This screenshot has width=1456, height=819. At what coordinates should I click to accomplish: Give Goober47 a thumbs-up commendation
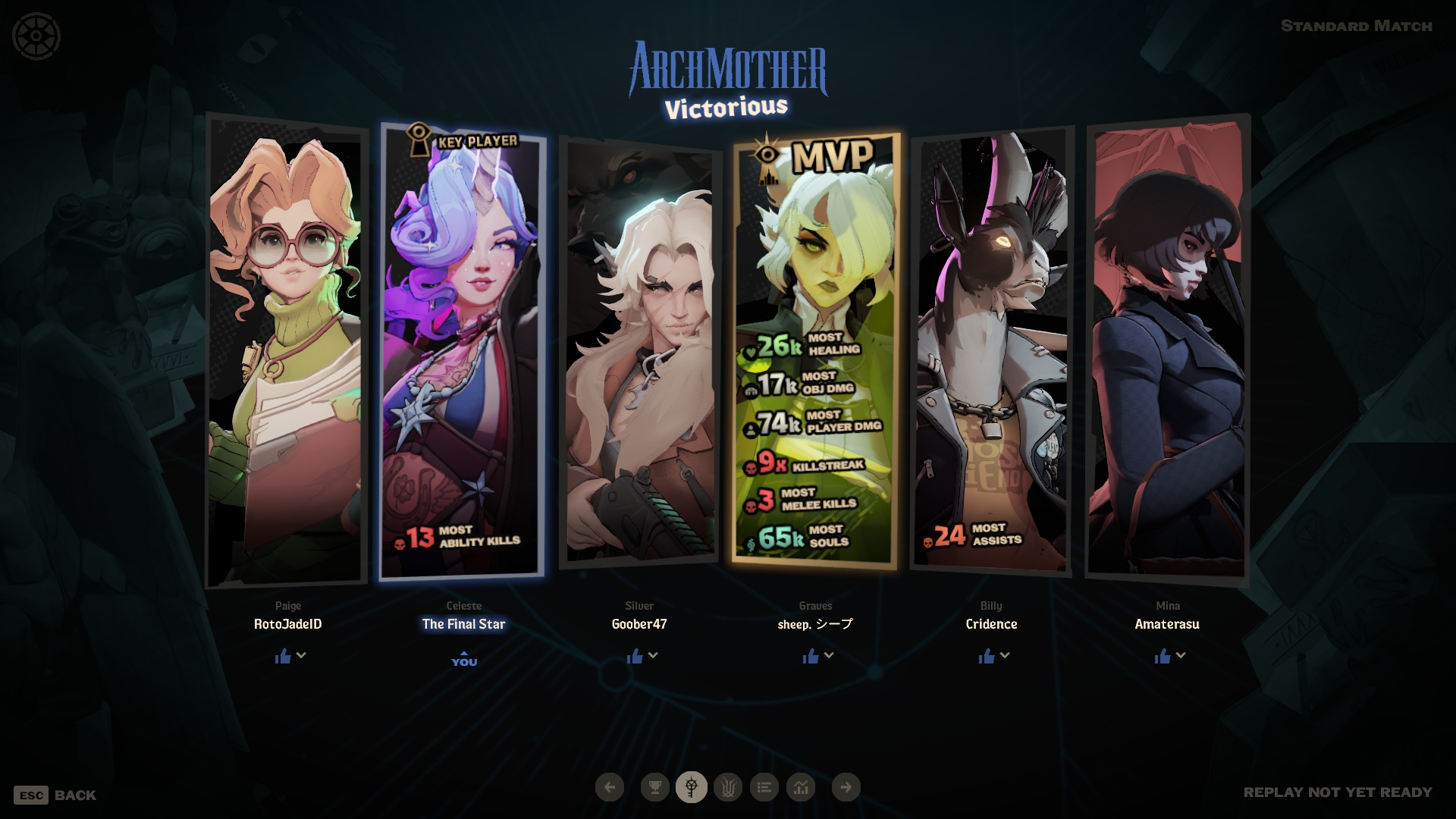tap(635, 656)
